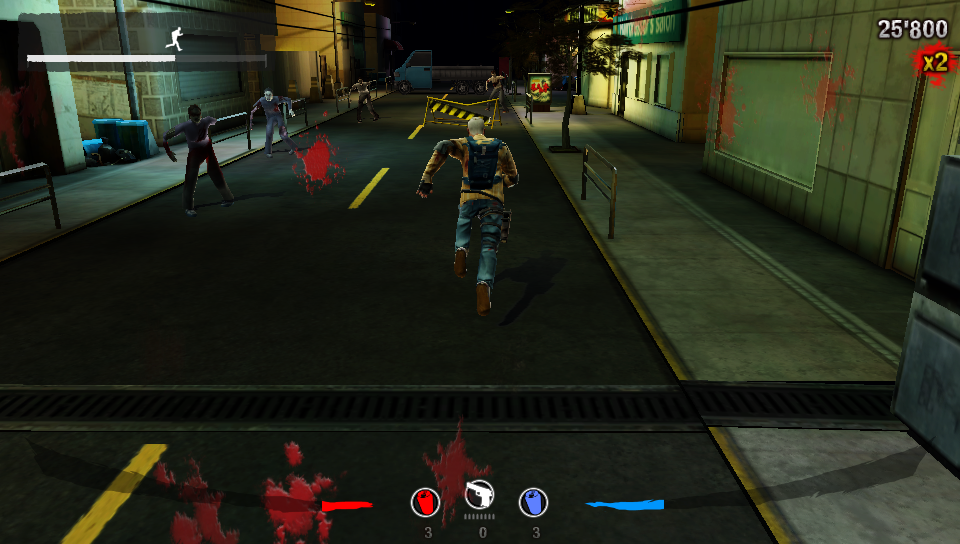This screenshot has height=544, width=960.
Task: Select the blue grenade canister icon
Action: coord(533,501)
